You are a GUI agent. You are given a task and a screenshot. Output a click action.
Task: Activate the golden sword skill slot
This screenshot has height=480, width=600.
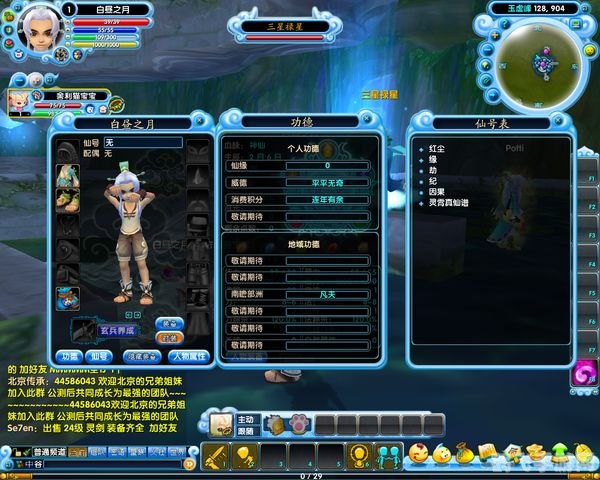215,456
